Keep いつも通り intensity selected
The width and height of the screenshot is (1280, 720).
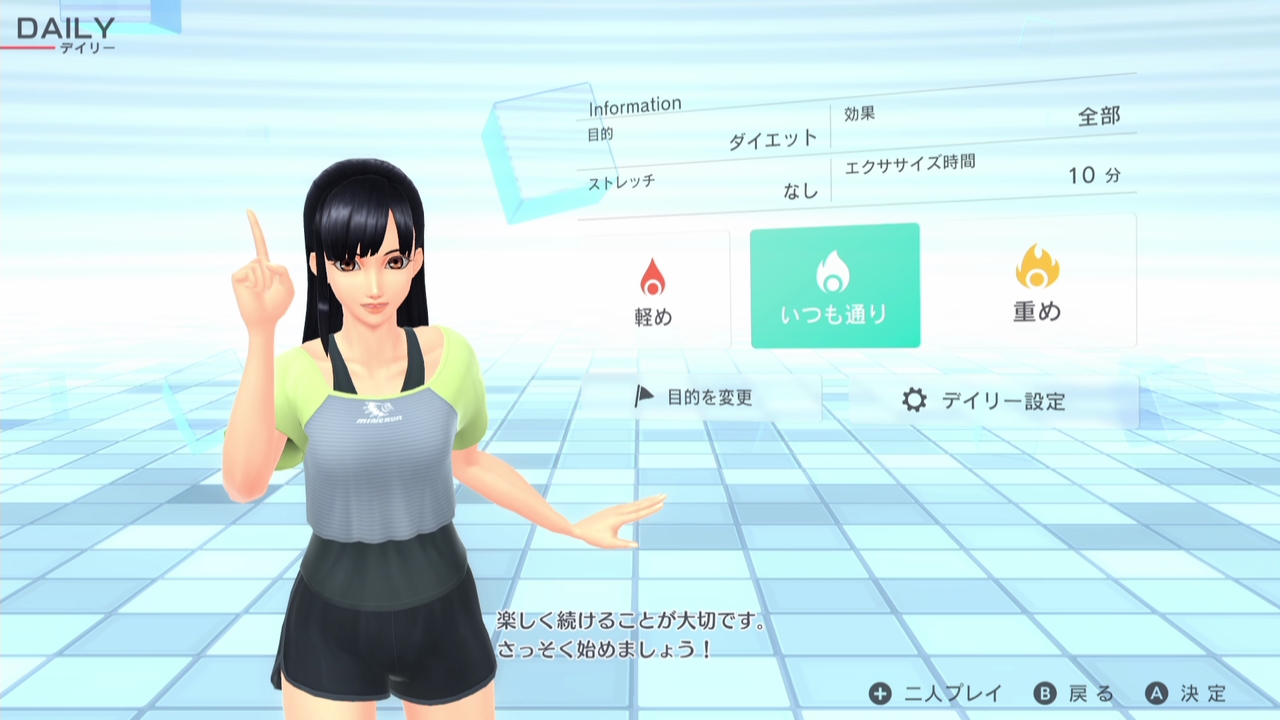tap(834, 287)
